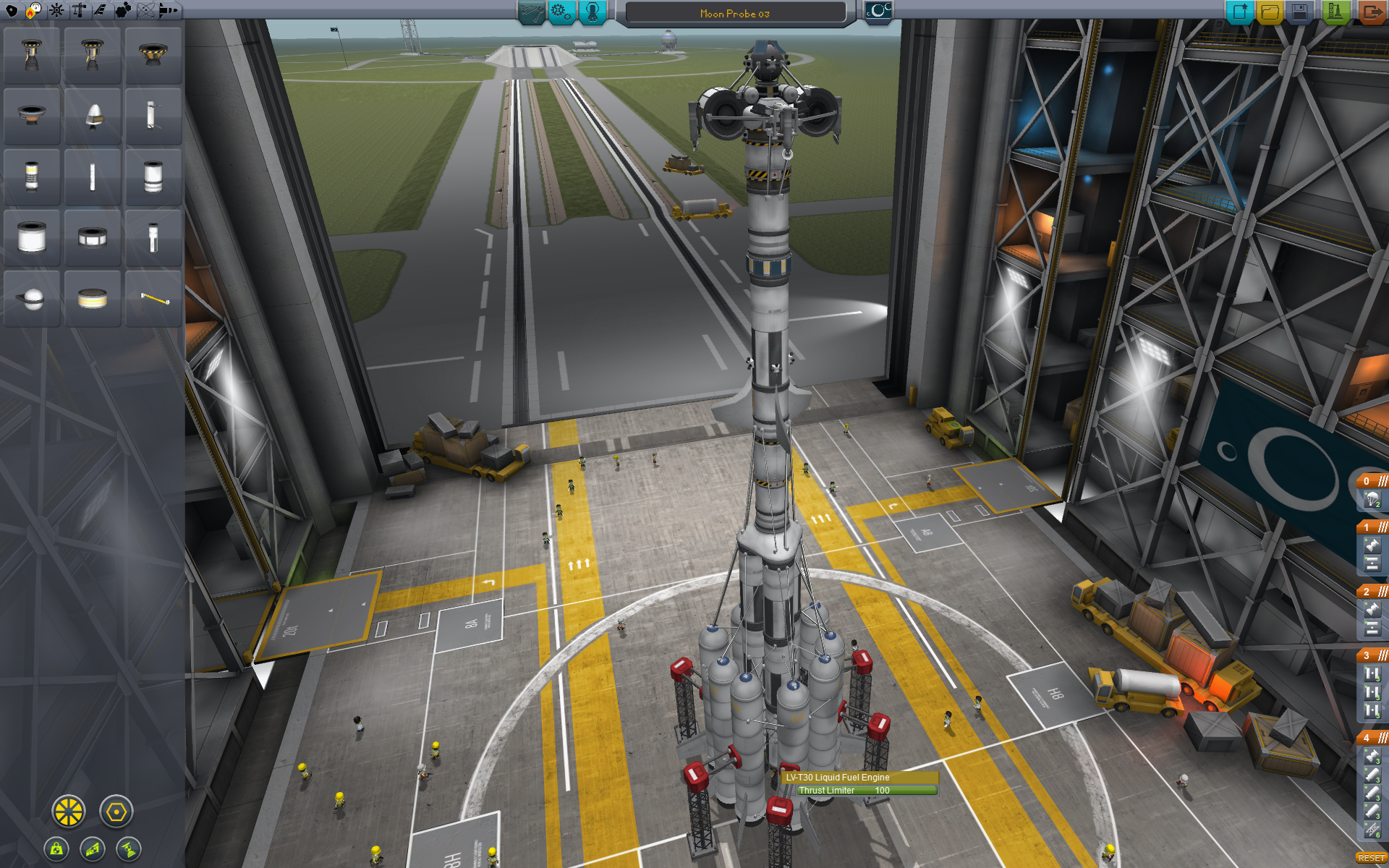
Task: Open the Structural parts tab with crane icon
Action: point(79,10)
